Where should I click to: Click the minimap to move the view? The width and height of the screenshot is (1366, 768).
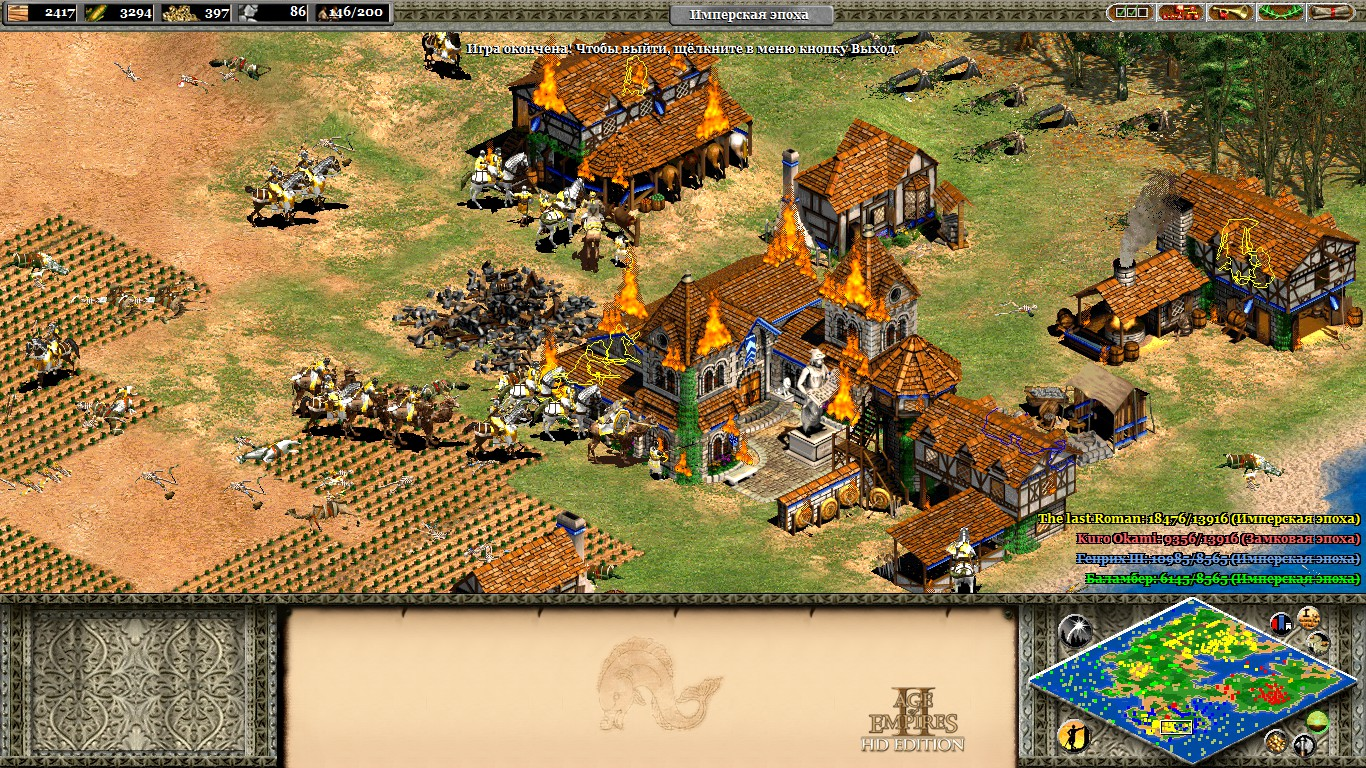(x=1179, y=678)
